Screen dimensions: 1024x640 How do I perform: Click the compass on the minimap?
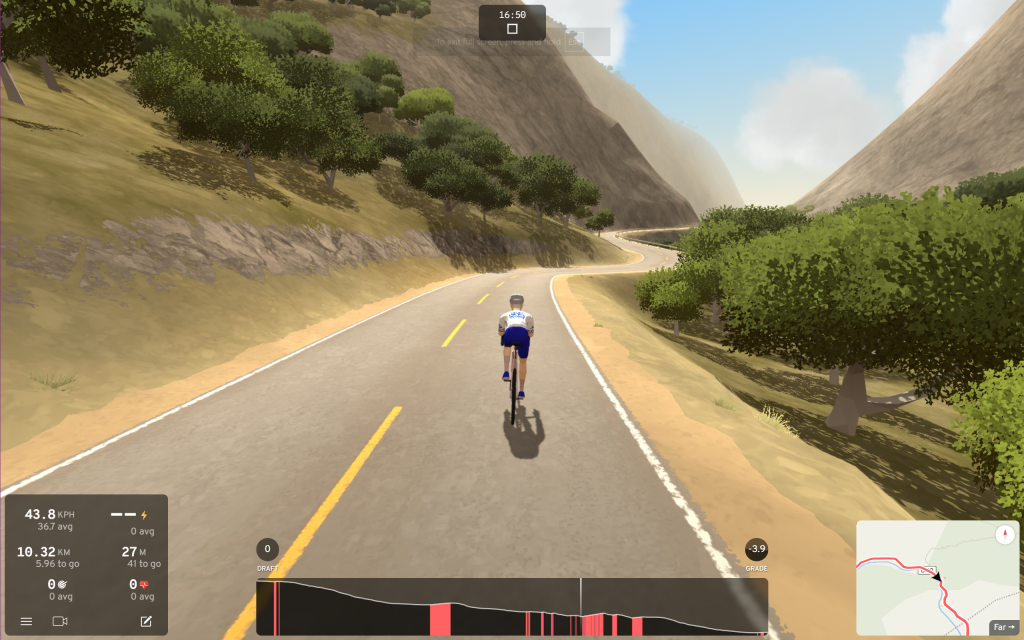tap(1005, 534)
